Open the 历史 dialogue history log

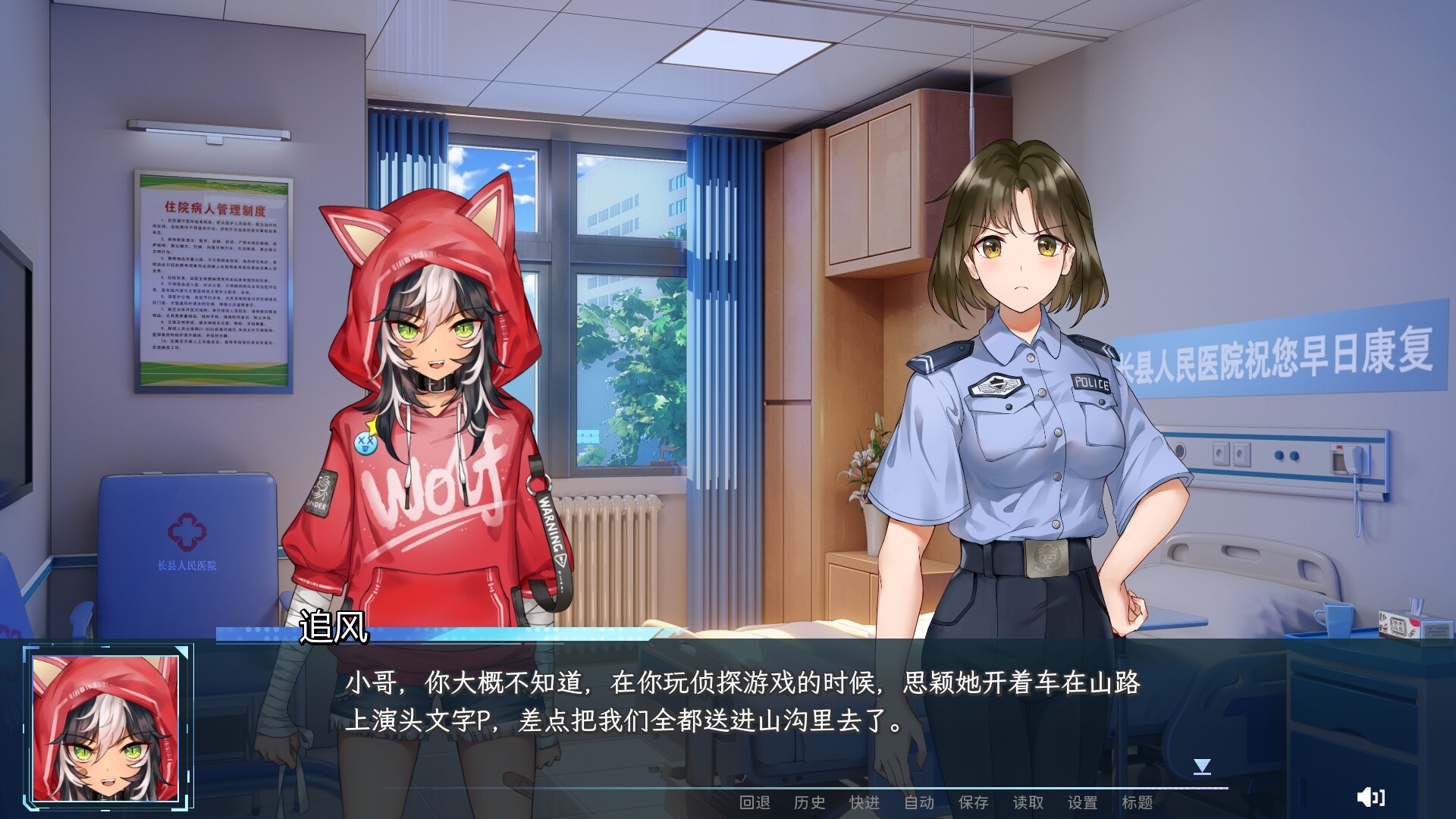(809, 802)
